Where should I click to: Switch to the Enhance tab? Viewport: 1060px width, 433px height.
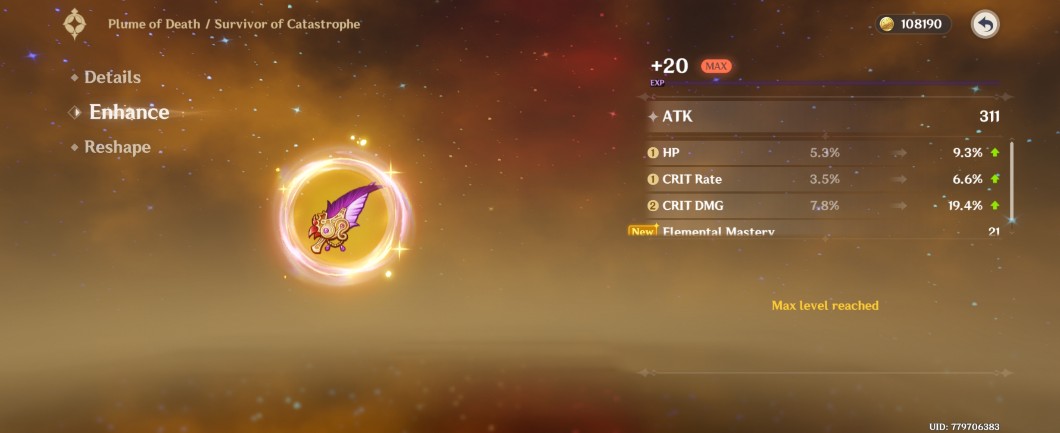click(x=128, y=112)
